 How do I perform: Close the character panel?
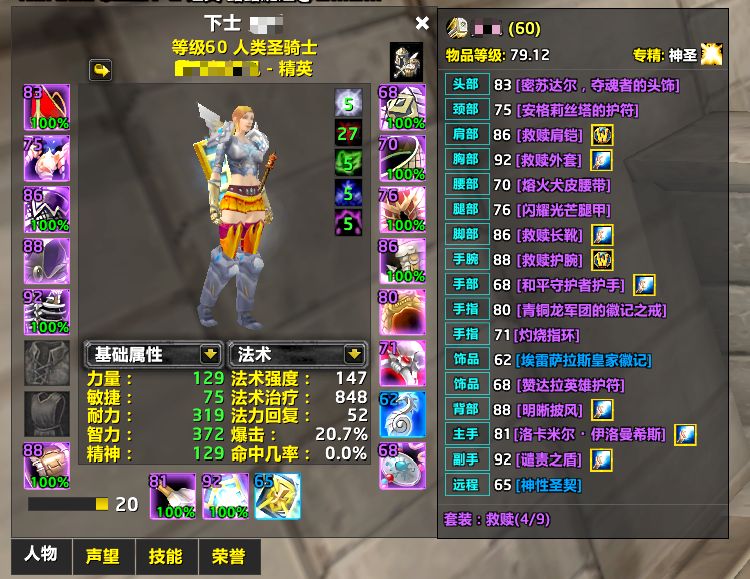[422, 22]
